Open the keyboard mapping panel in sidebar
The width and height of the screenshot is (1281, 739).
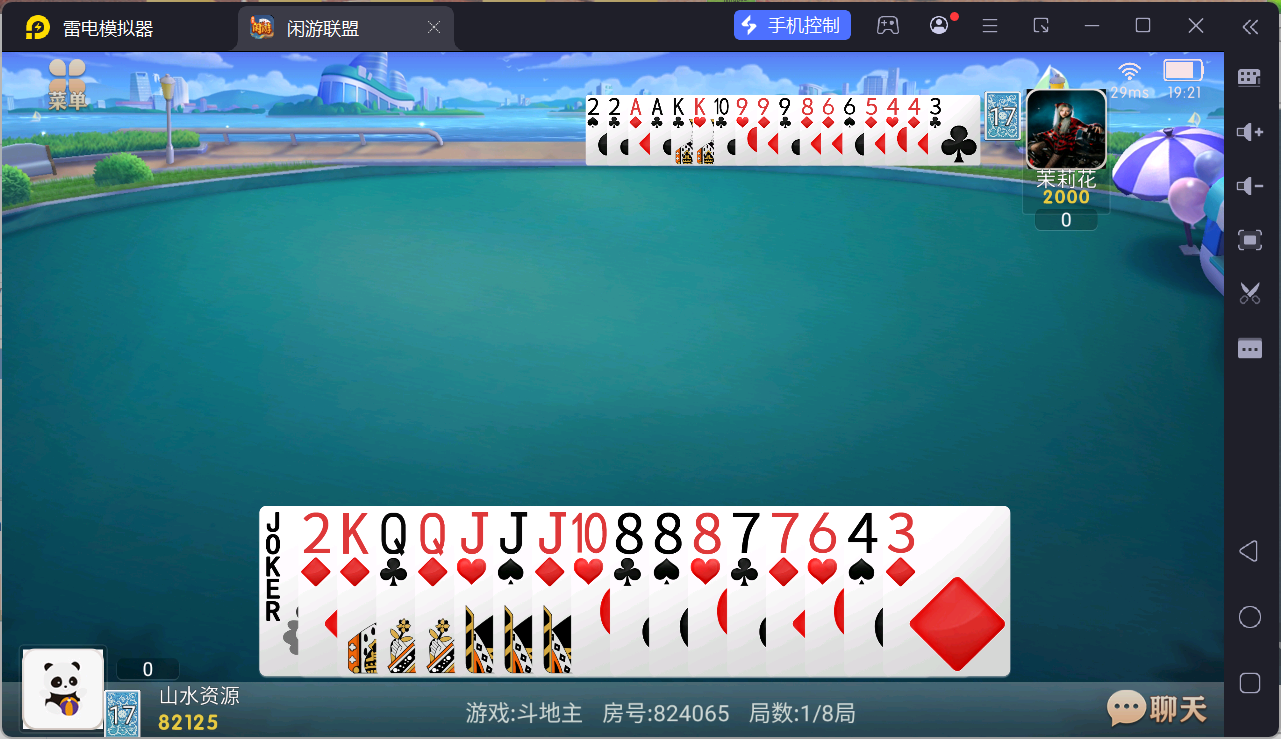tap(1249, 77)
